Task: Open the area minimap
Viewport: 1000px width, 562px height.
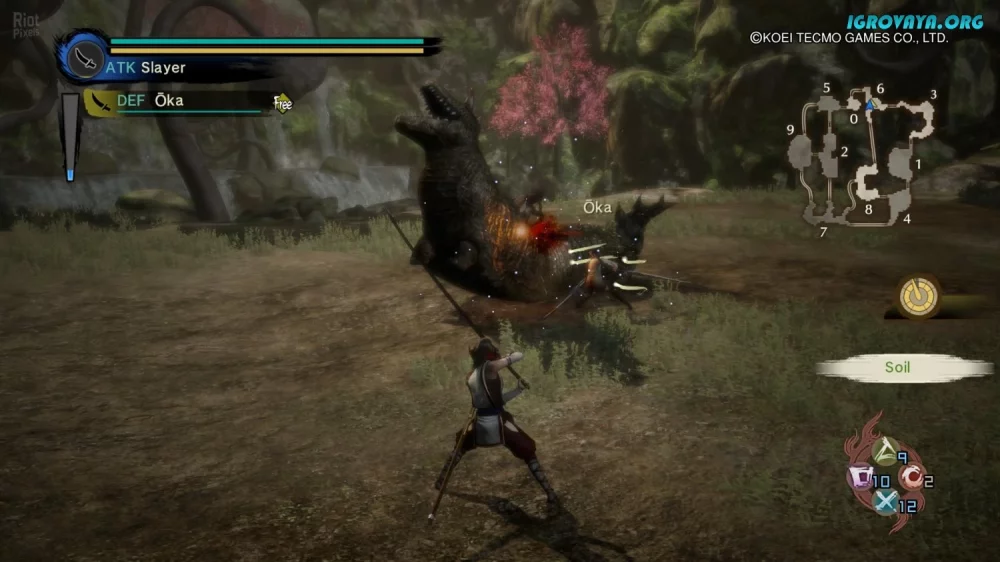Action: pyautogui.click(x=863, y=160)
